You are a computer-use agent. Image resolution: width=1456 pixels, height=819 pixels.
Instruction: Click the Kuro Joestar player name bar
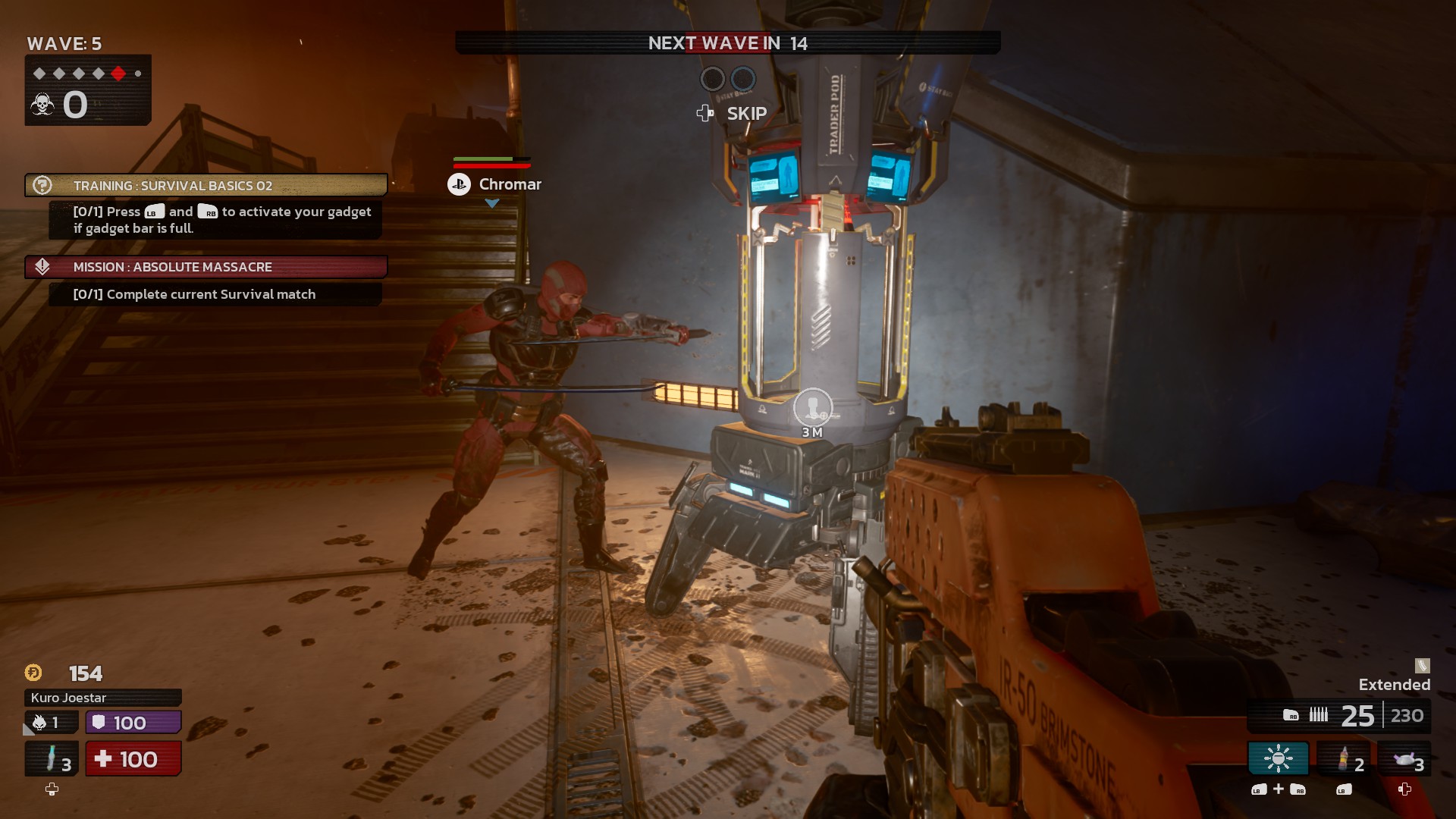(103, 698)
